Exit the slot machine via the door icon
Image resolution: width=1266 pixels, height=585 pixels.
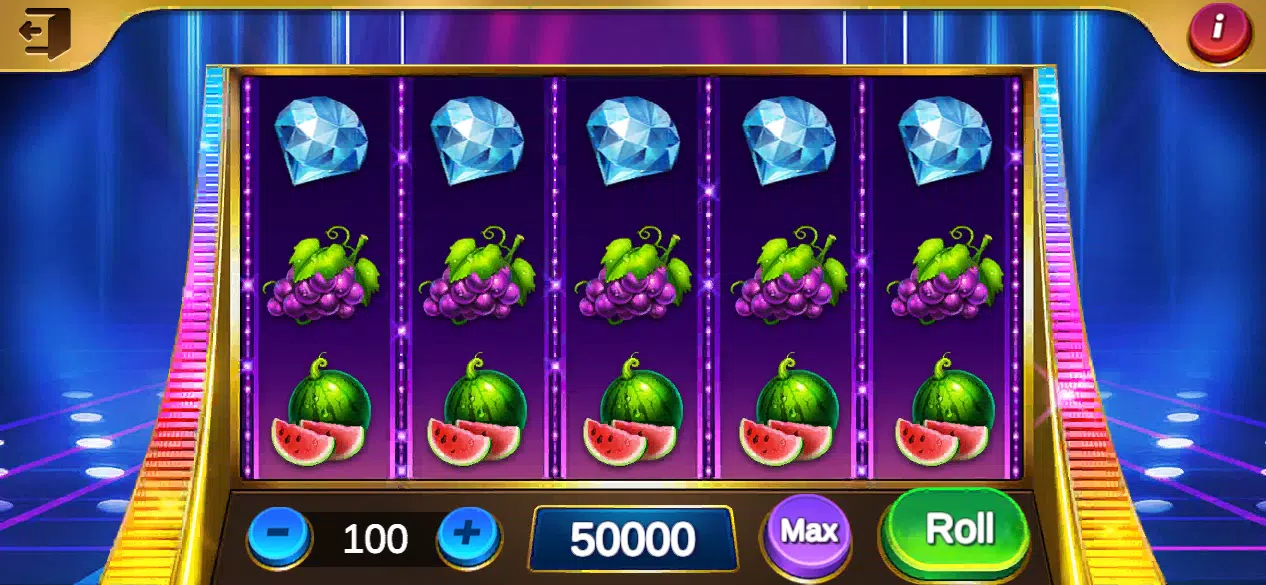(43, 33)
